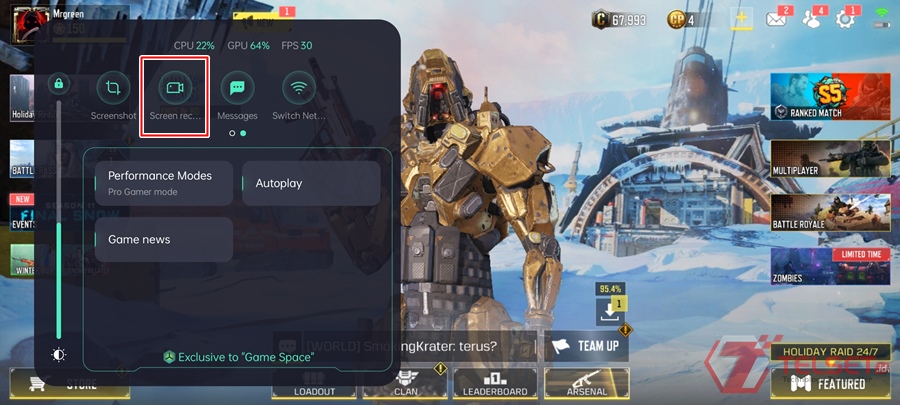Viewport: 900px width, 405px height.
Task: Open the Featured section
Action: click(x=829, y=383)
